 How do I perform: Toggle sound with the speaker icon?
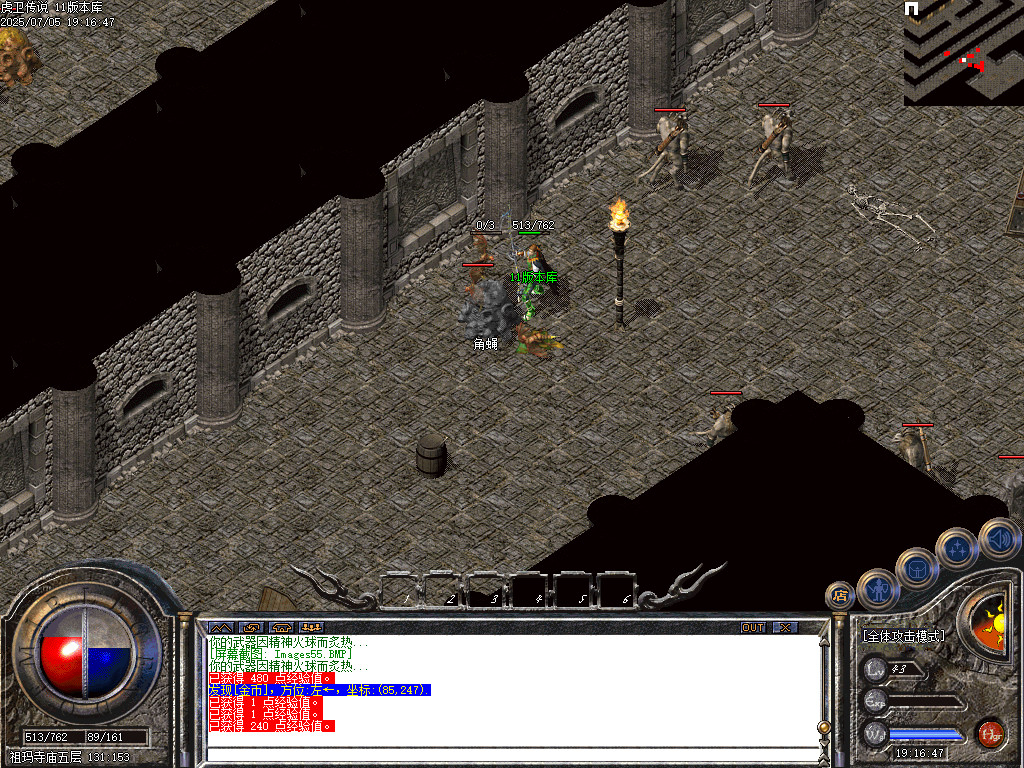click(998, 538)
